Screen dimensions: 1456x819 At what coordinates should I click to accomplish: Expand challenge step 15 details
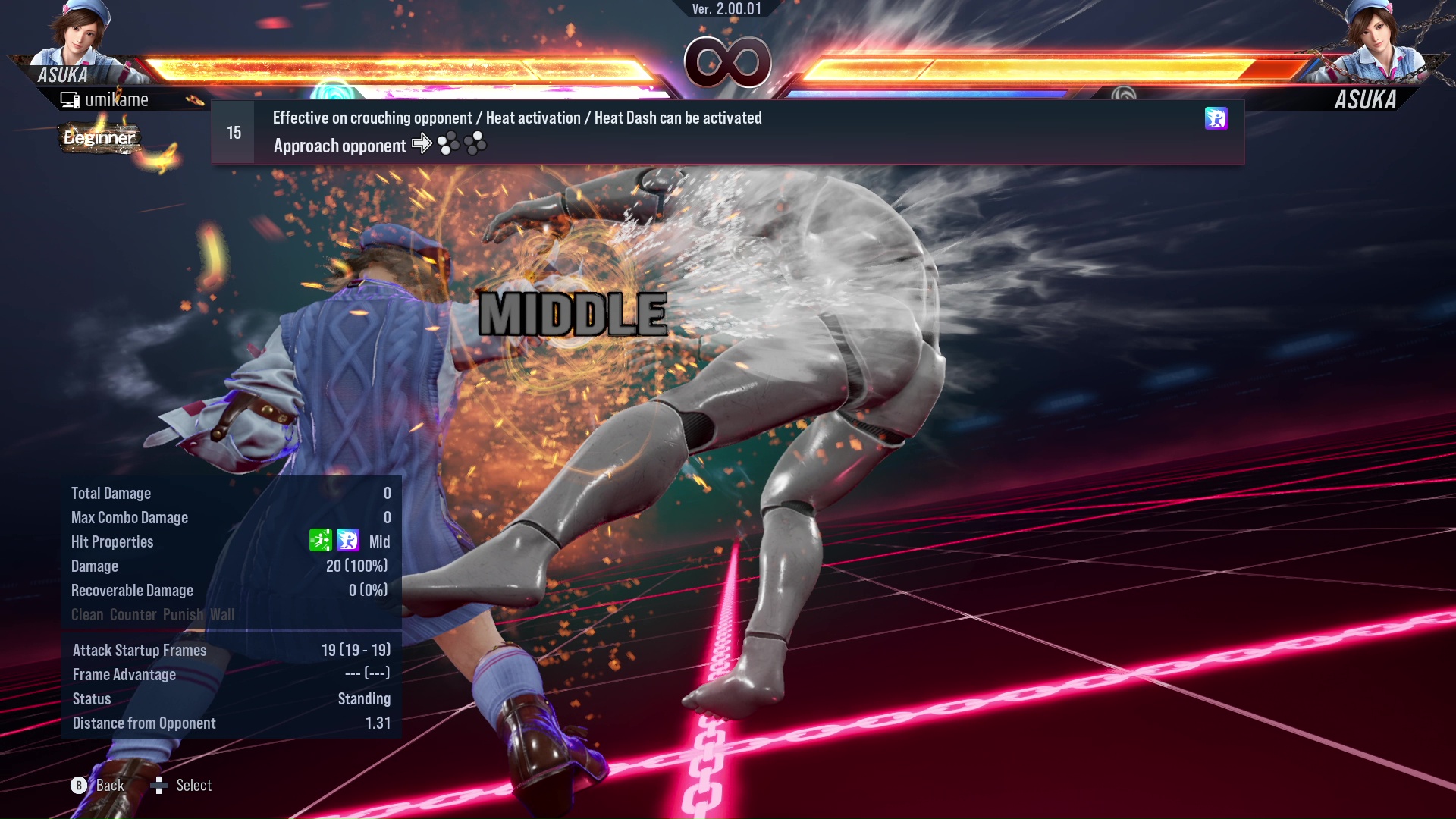(233, 131)
